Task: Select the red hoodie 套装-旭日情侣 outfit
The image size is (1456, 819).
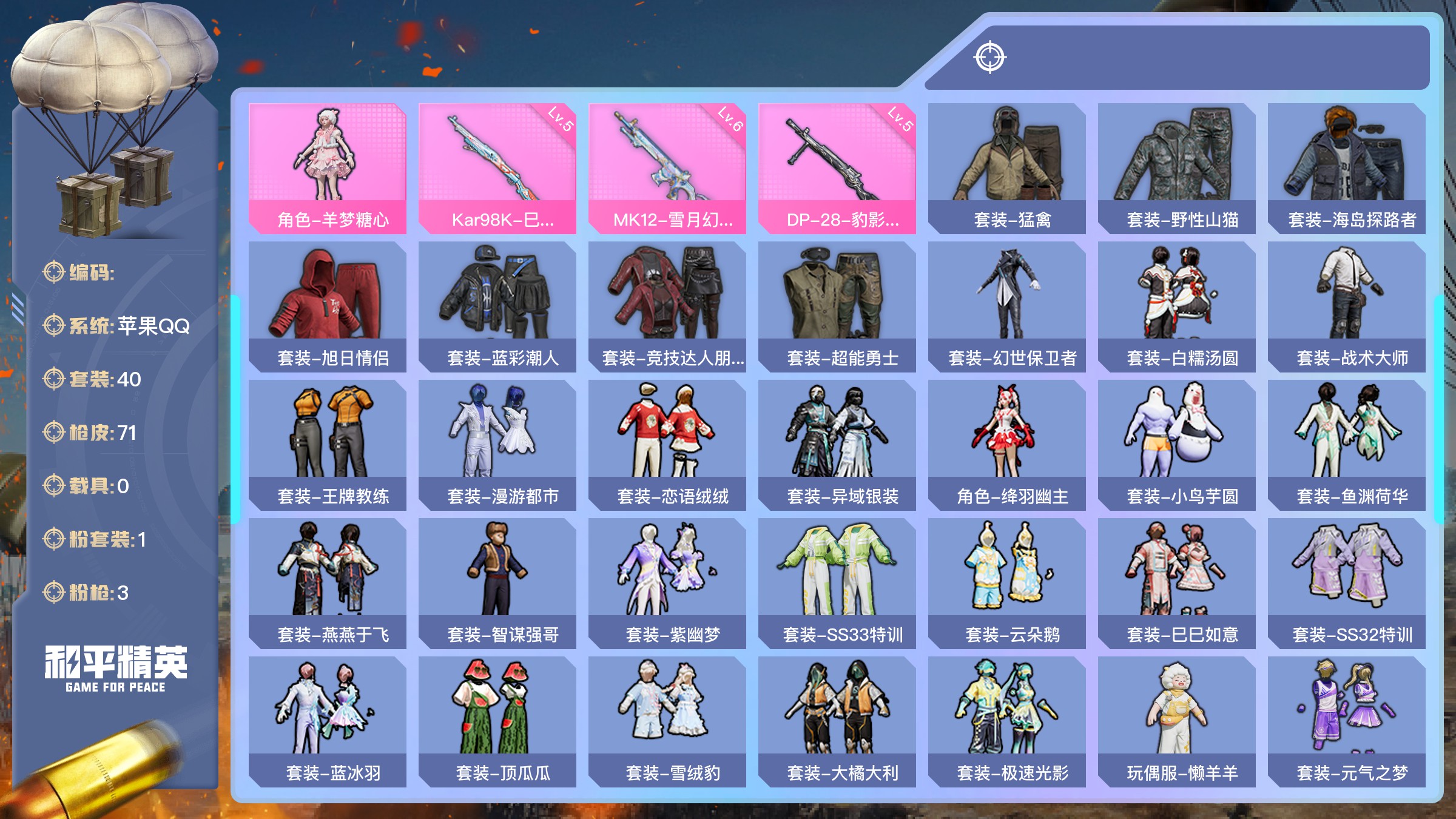Action: (x=328, y=306)
